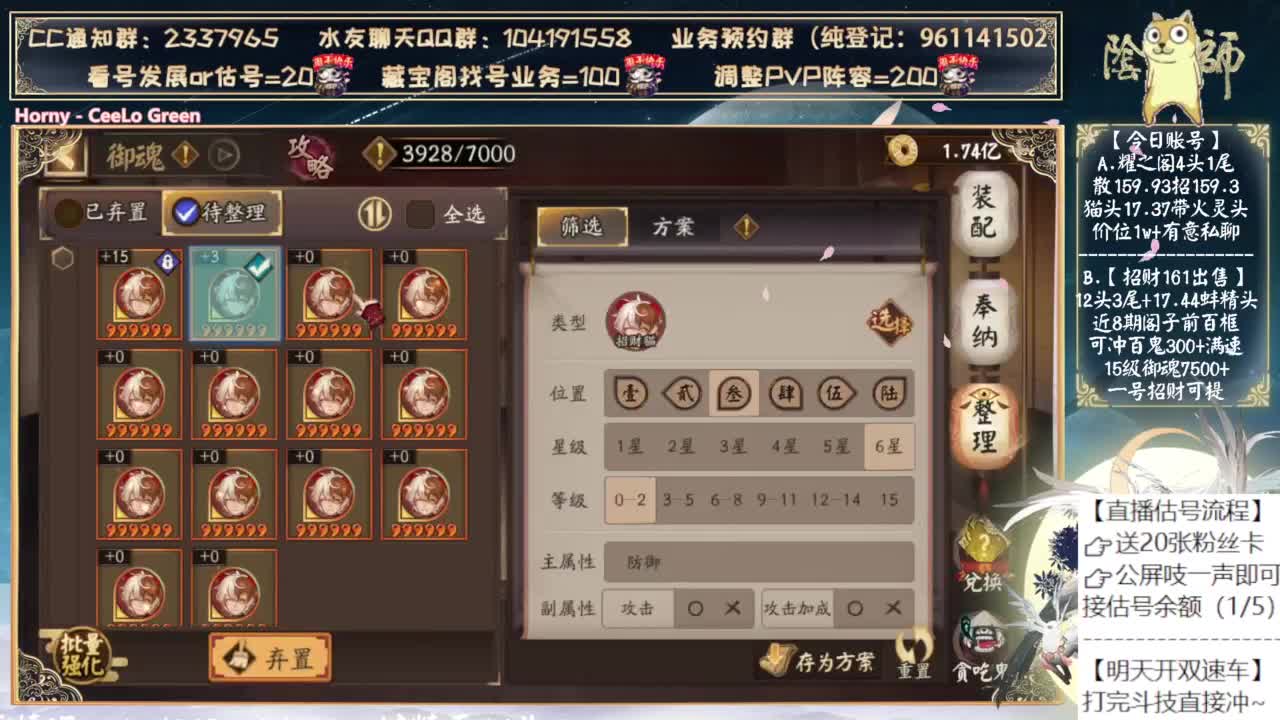Switch to the 方案 tab
The width and height of the screenshot is (1280, 720).
click(x=675, y=227)
